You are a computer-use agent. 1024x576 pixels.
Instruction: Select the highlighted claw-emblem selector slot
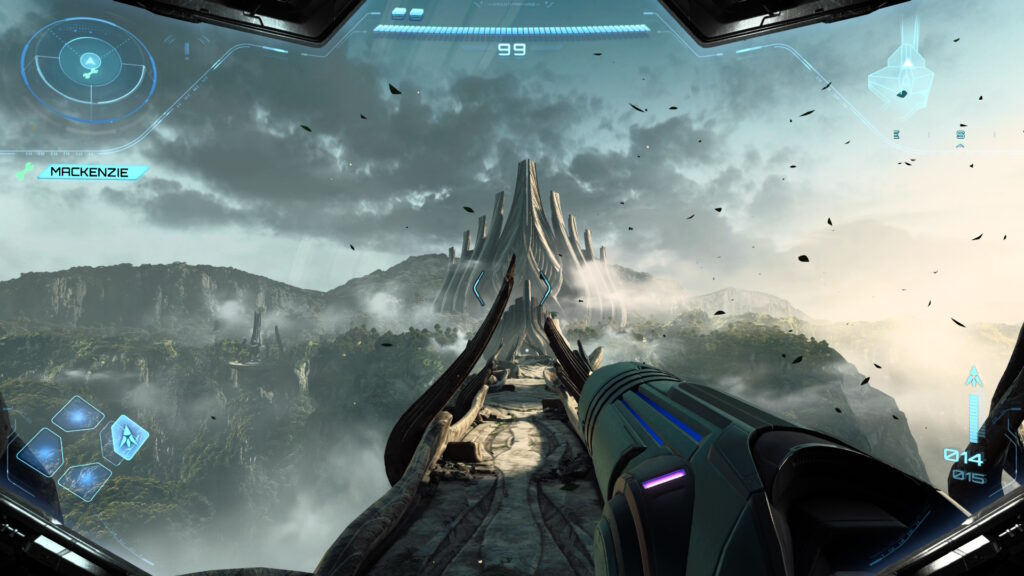point(130,436)
